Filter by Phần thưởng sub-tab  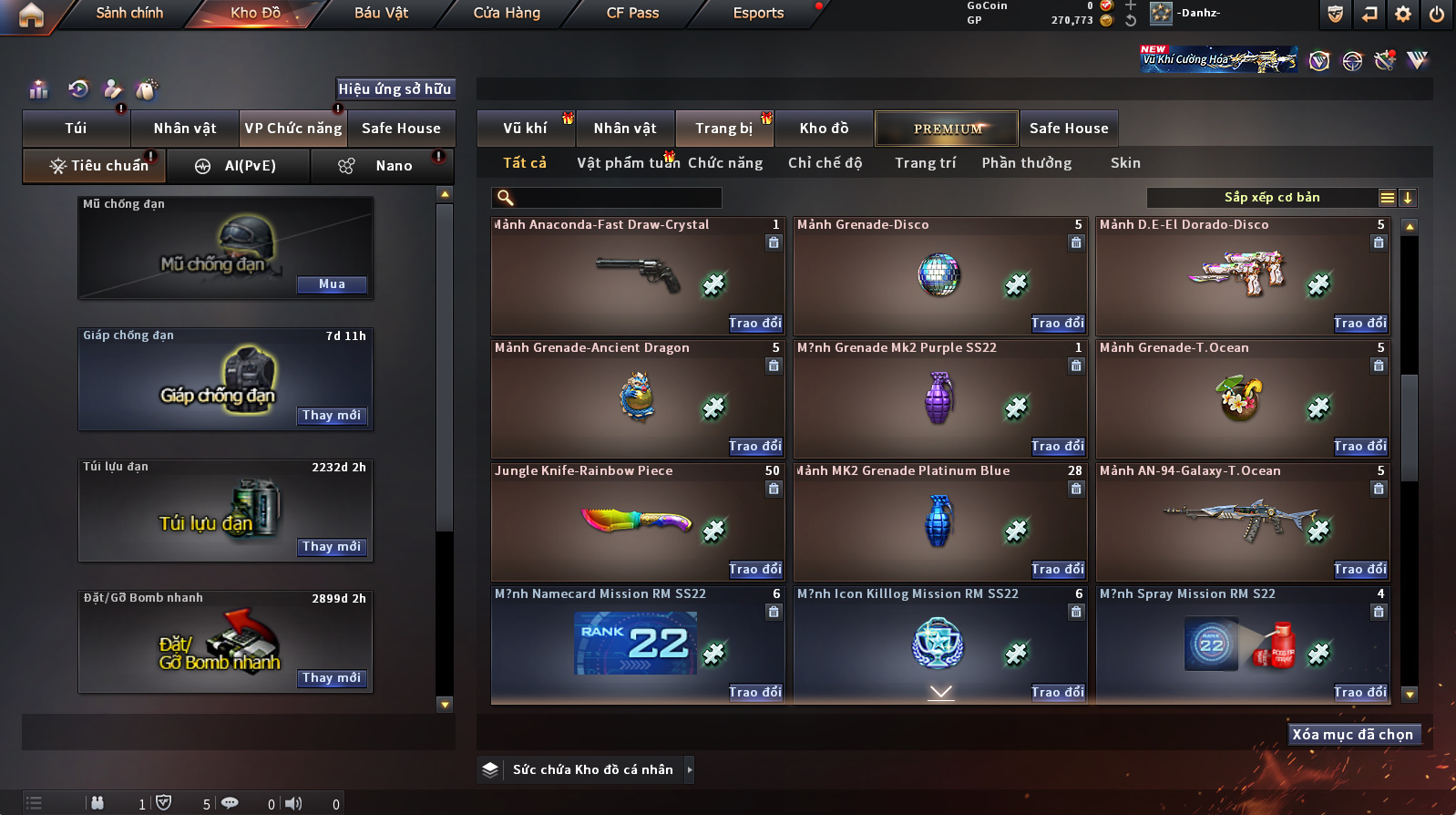pyautogui.click(x=1026, y=163)
